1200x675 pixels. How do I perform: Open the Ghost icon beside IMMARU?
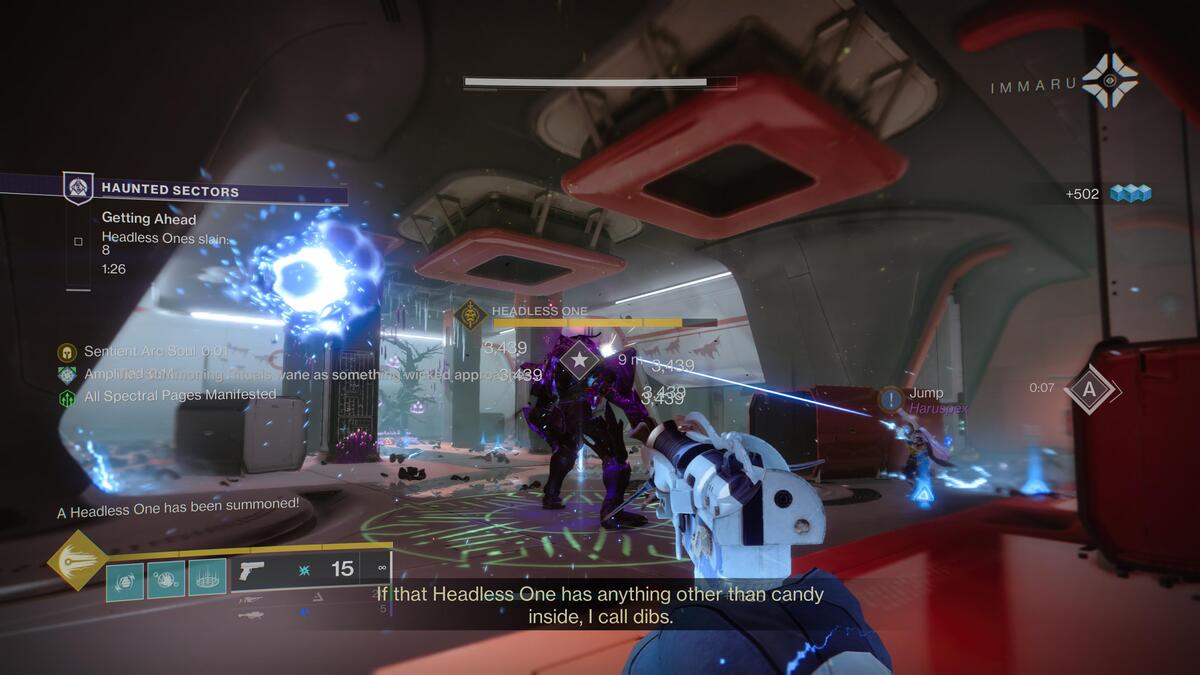pyautogui.click(x=1110, y=81)
